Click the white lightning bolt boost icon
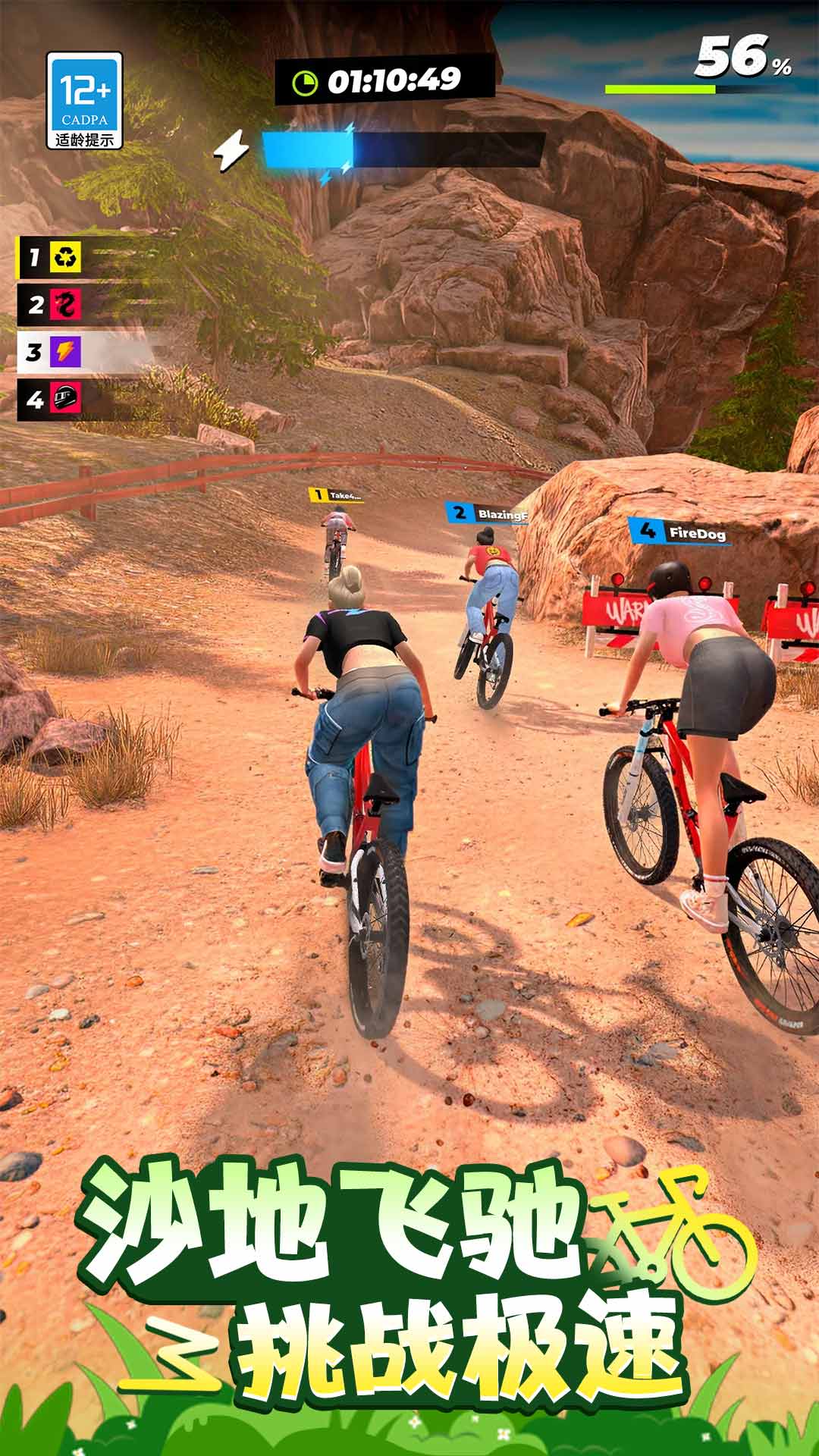 coord(231,149)
